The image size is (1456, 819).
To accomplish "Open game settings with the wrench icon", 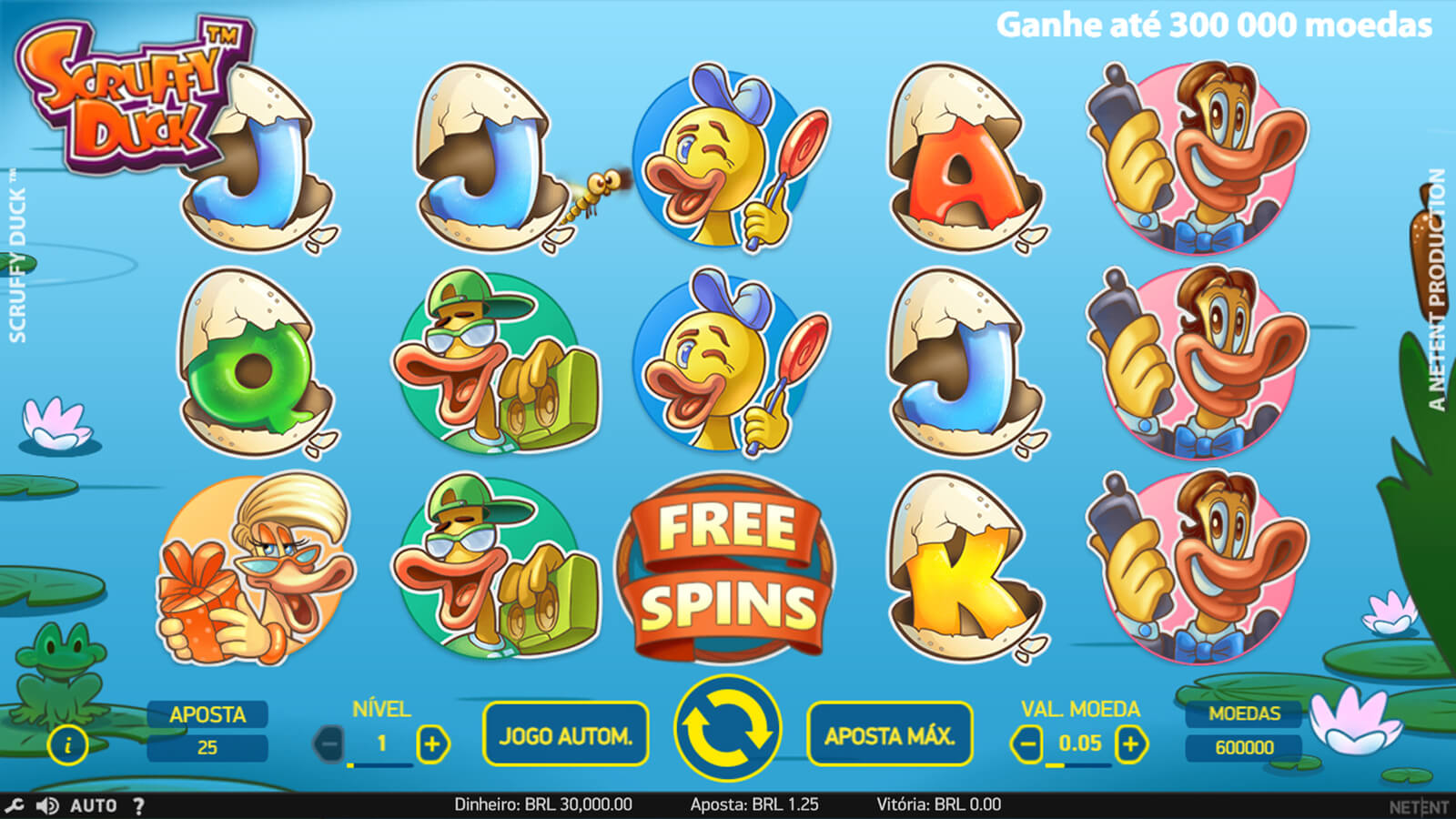I will pos(14,805).
